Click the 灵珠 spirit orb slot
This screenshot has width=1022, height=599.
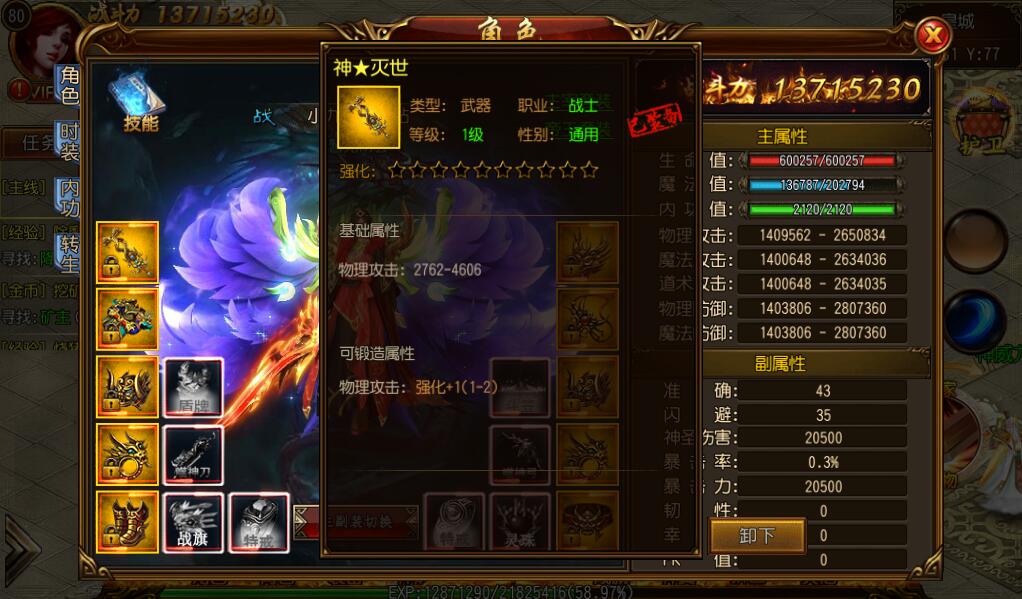[x=520, y=521]
